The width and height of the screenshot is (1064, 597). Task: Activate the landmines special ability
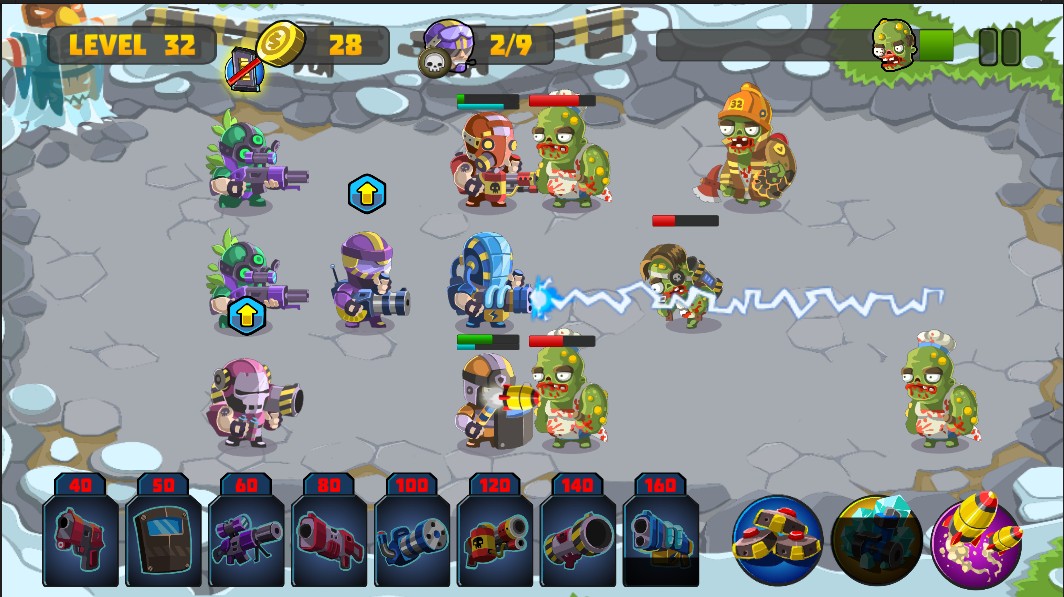[778, 541]
